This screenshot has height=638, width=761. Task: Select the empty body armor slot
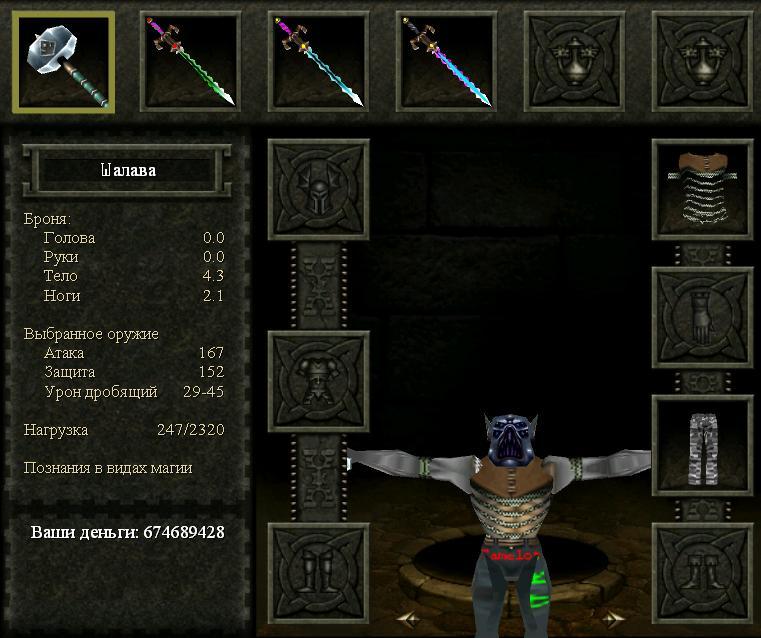pos(318,381)
